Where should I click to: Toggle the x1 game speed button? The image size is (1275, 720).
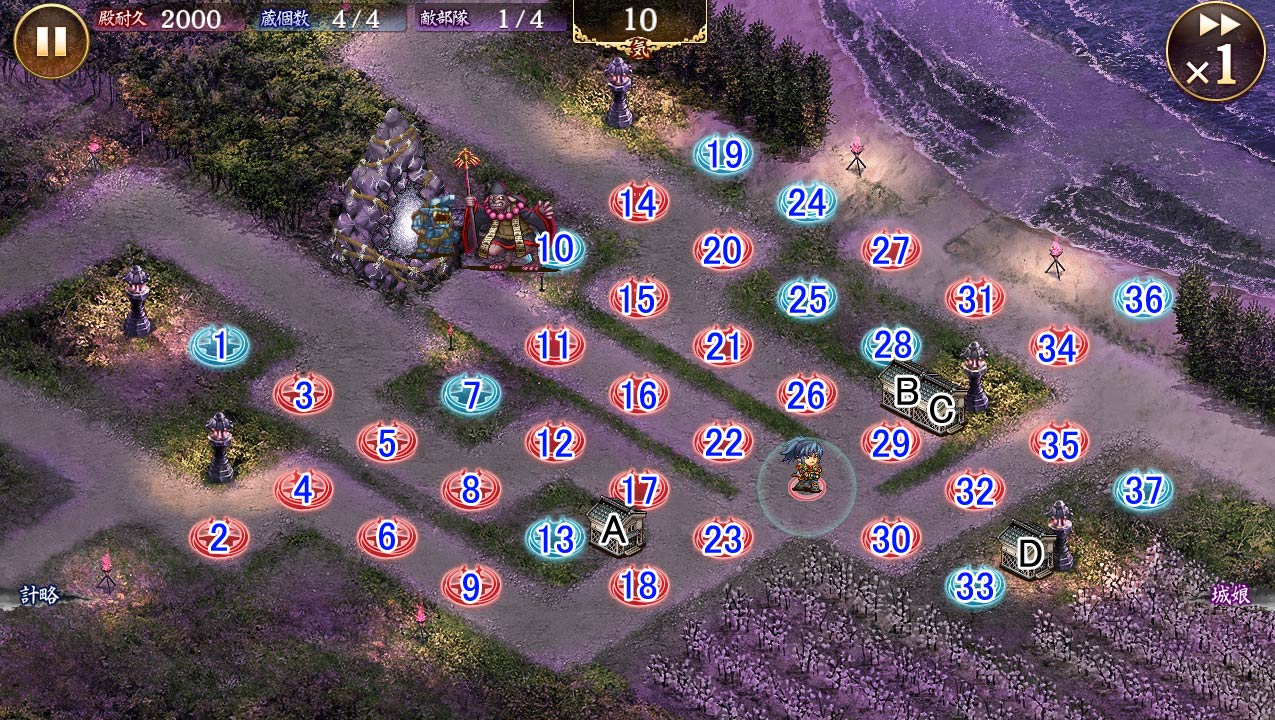tap(1215, 52)
